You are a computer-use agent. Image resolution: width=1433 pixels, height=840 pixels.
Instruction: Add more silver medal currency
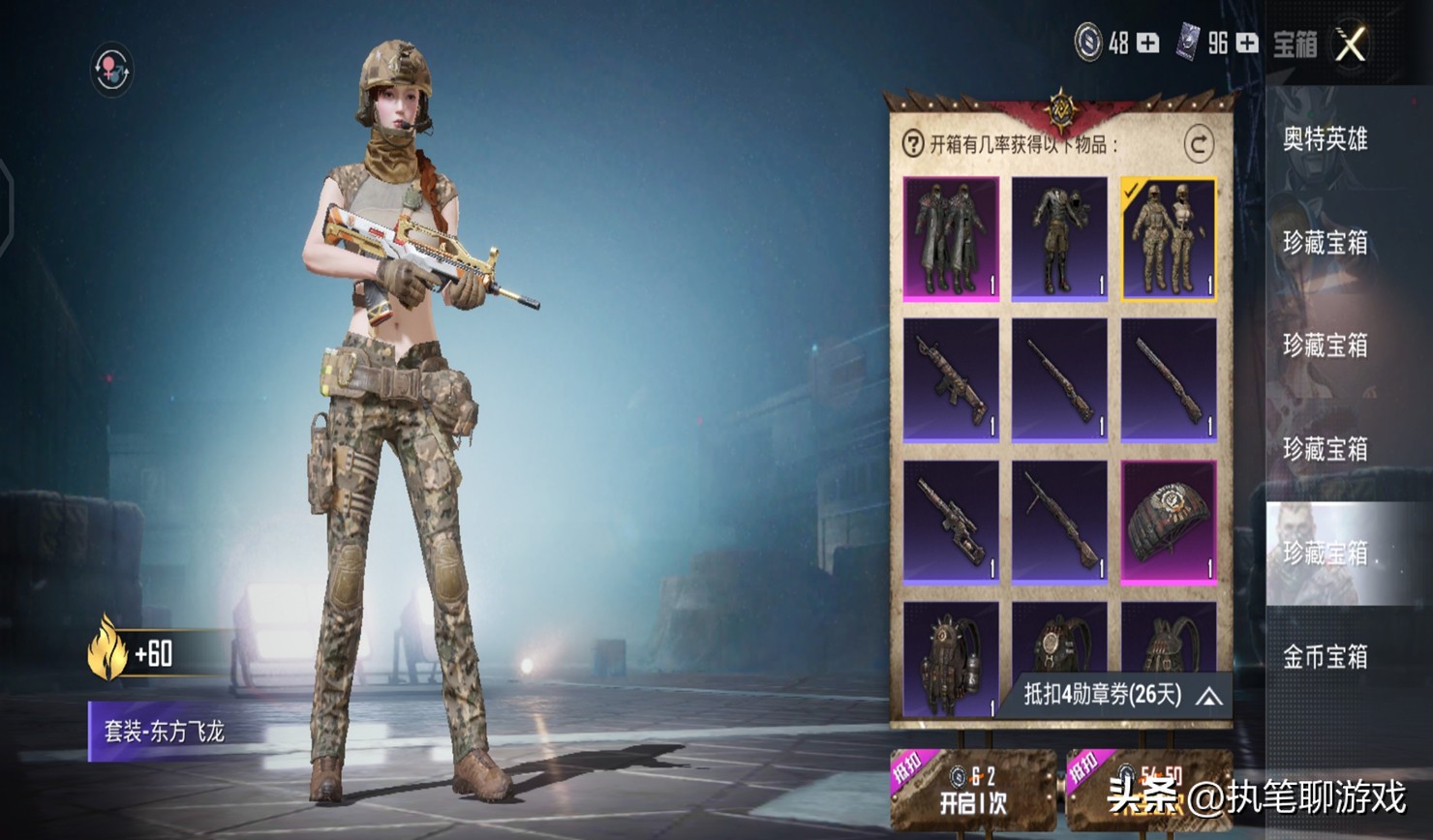tap(1147, 43)
